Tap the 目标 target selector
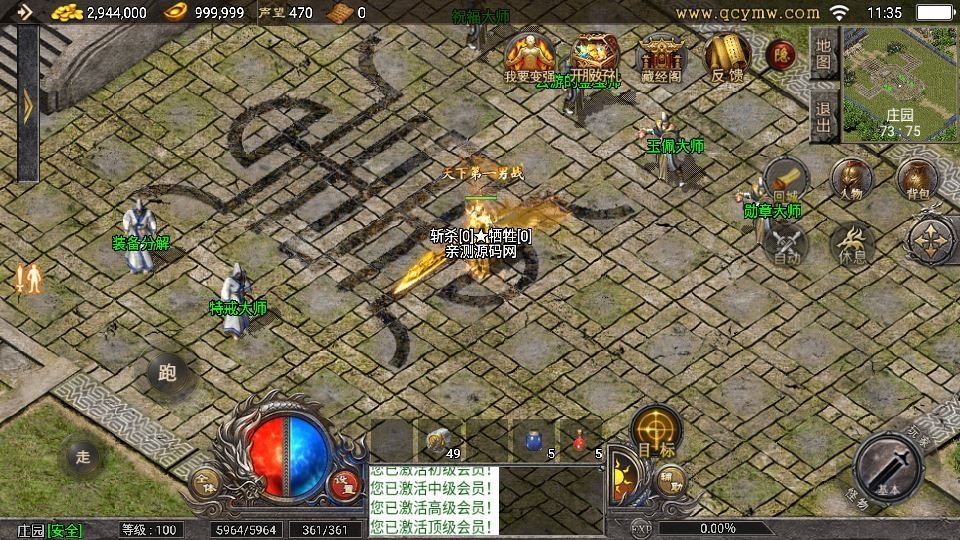The height and width of the screenshot is (540, 960). (656, 432)
